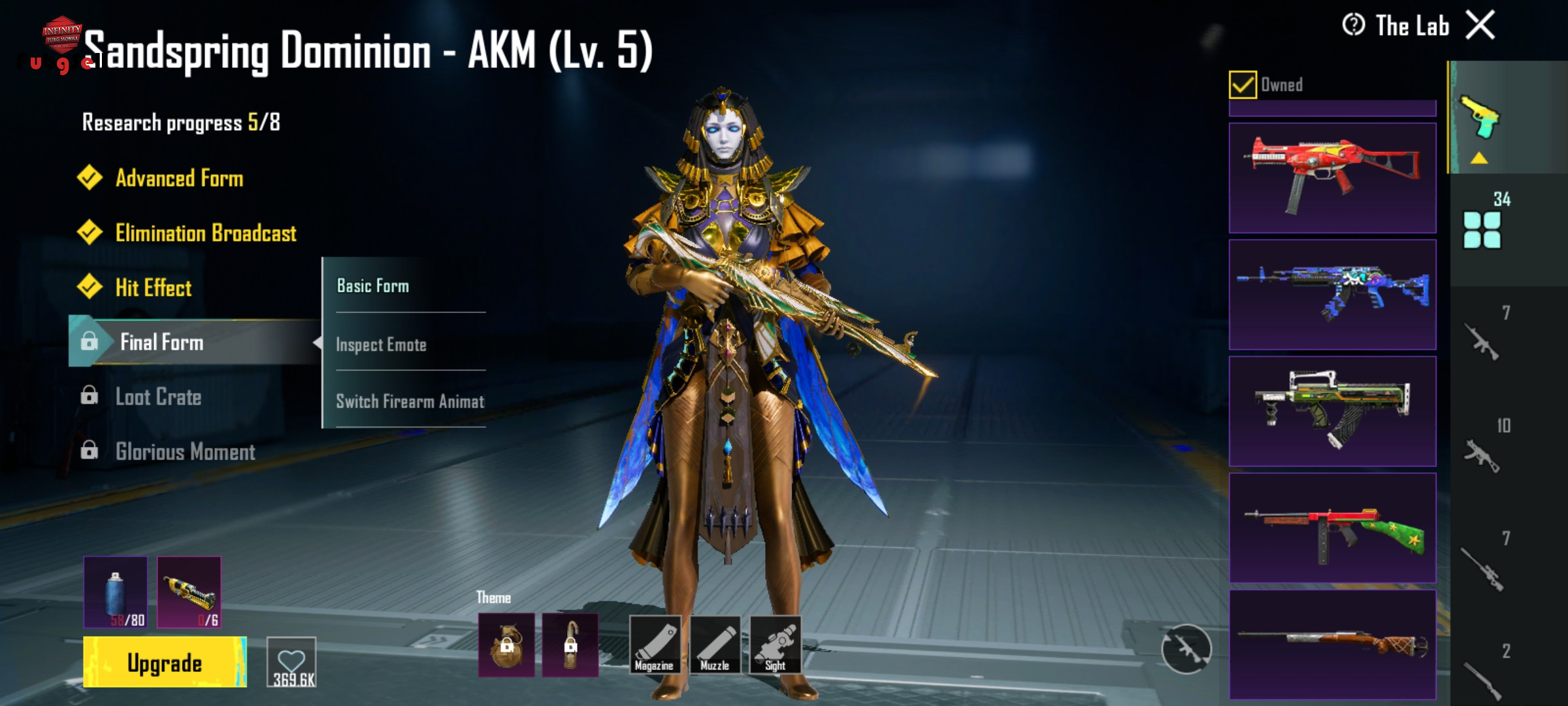Select the Switch Firearm Animation option

coord(410,401)
